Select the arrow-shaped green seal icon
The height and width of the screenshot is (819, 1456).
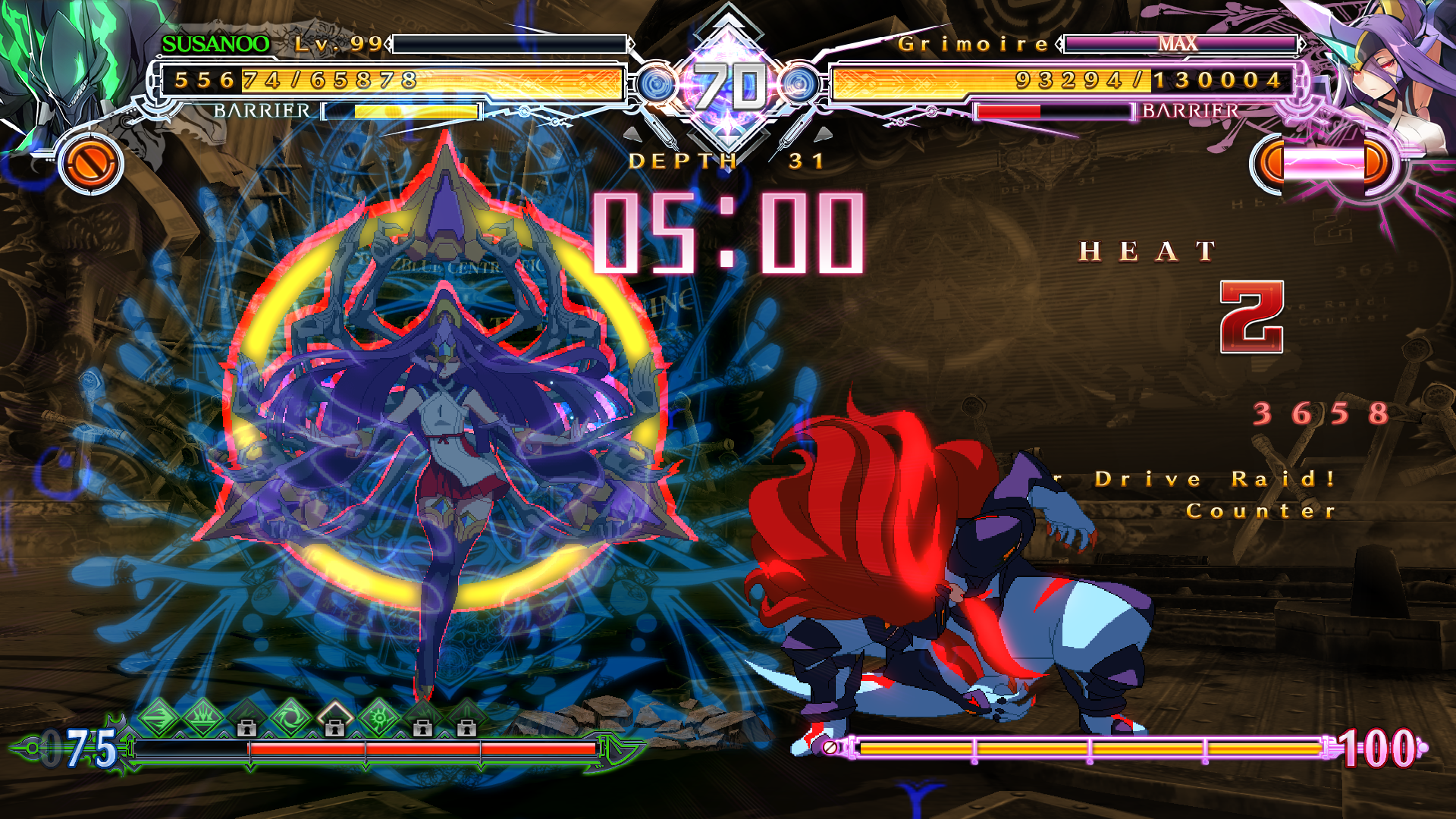pyautogui.click(x=159, y=717)
